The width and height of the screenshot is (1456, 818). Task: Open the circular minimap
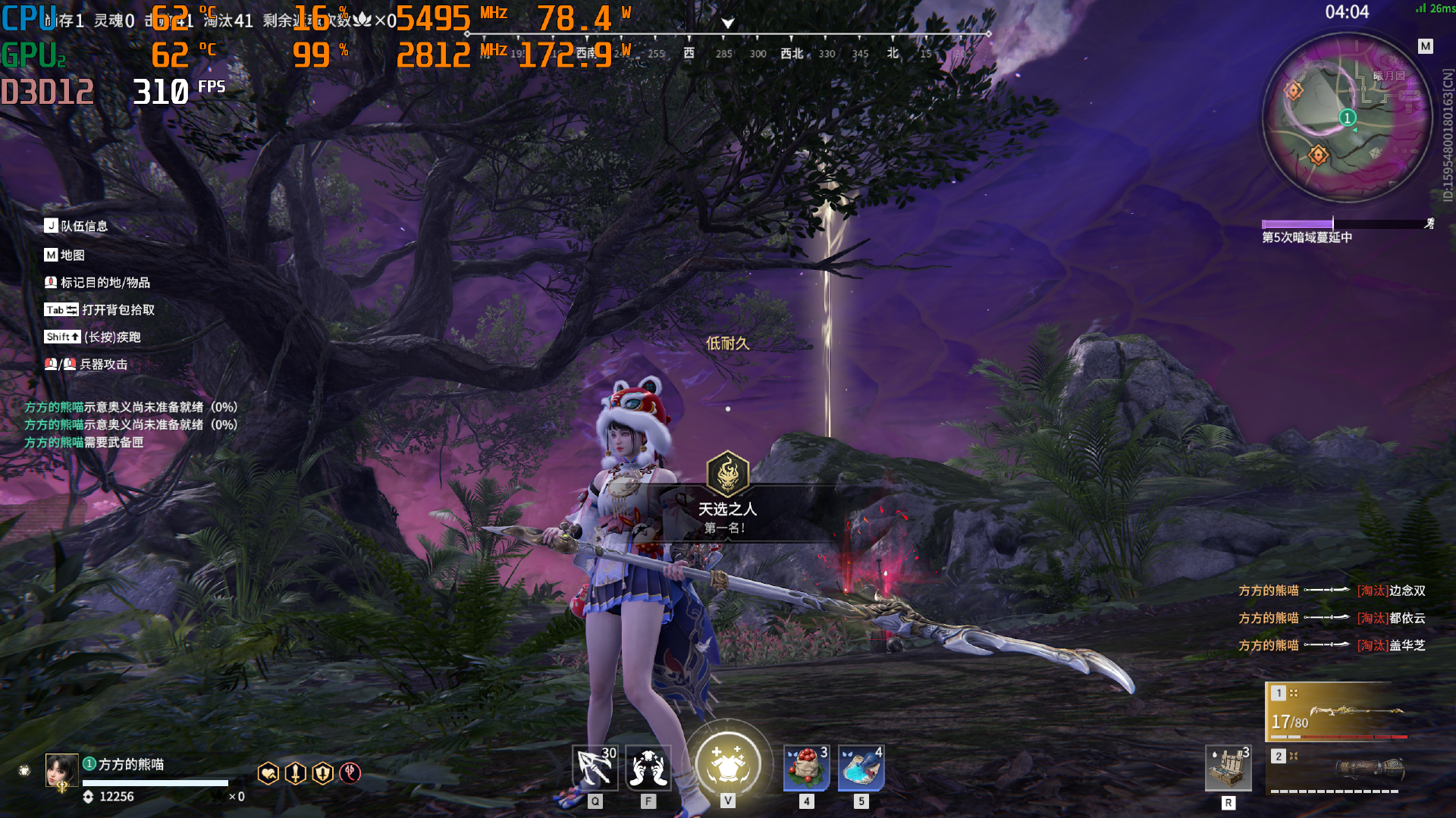(1347, 118)
